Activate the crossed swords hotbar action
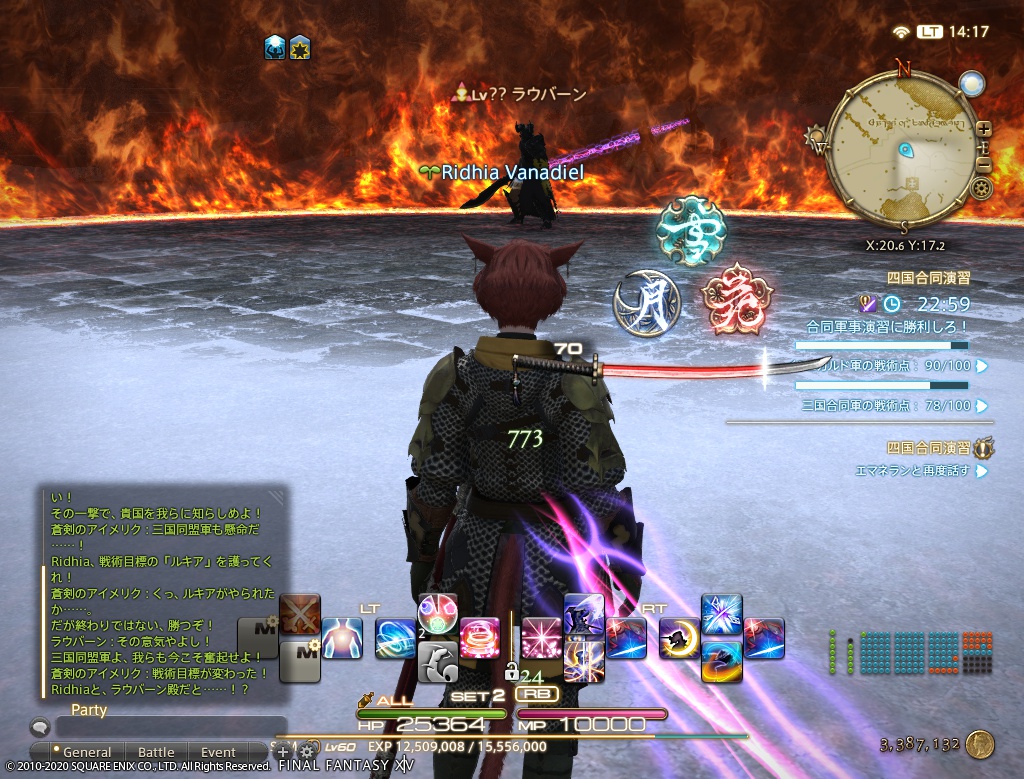 [x=300, y=613]
